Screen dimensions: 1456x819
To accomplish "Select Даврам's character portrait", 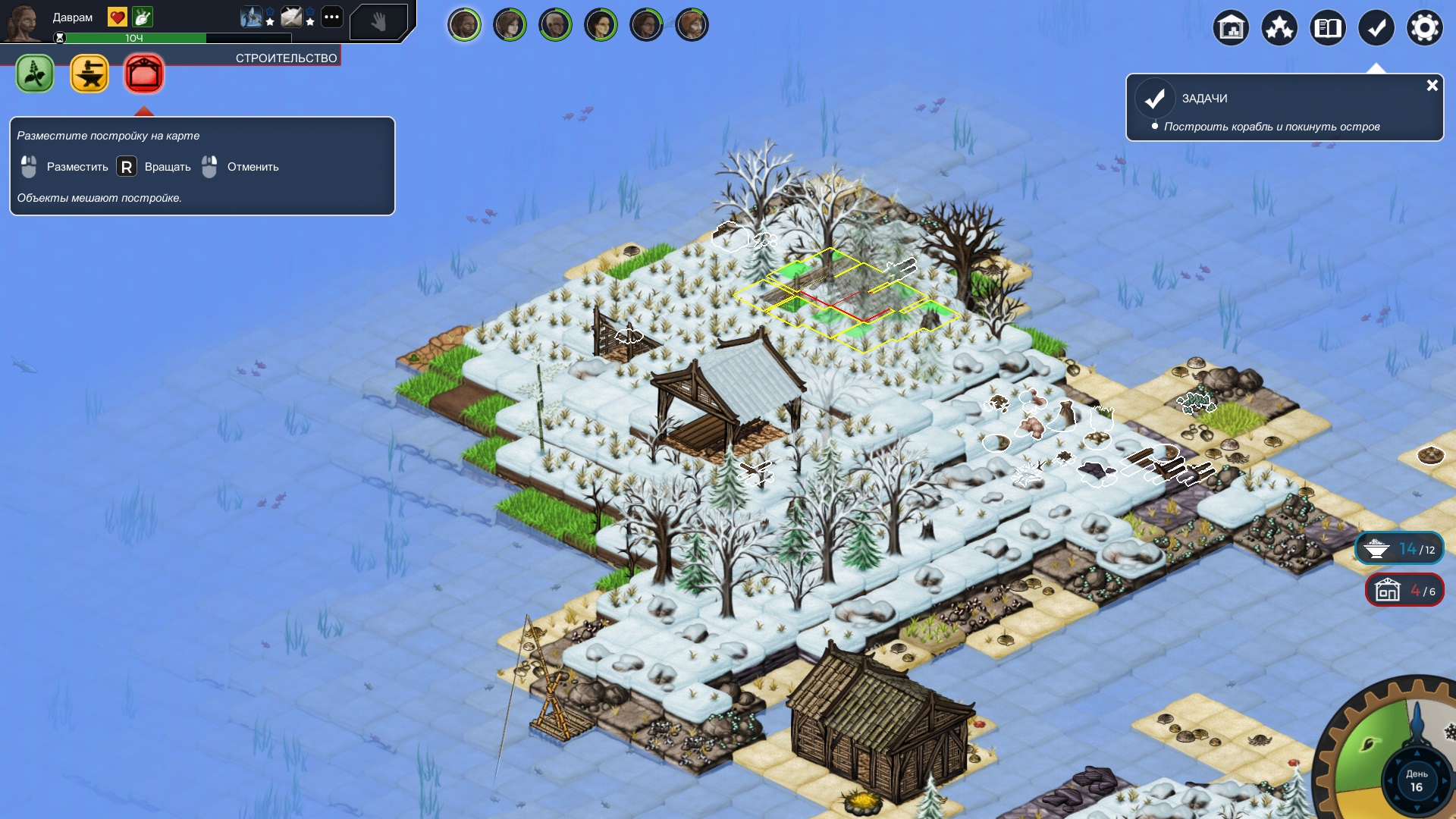I will pos(23,23).
